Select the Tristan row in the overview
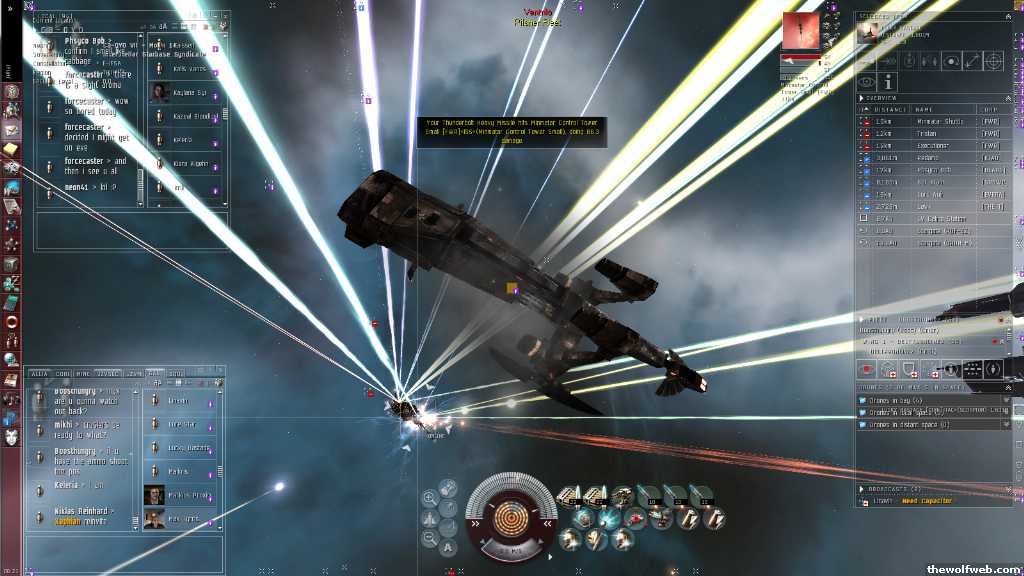The image size is (1024, 576). coord(930,133)
